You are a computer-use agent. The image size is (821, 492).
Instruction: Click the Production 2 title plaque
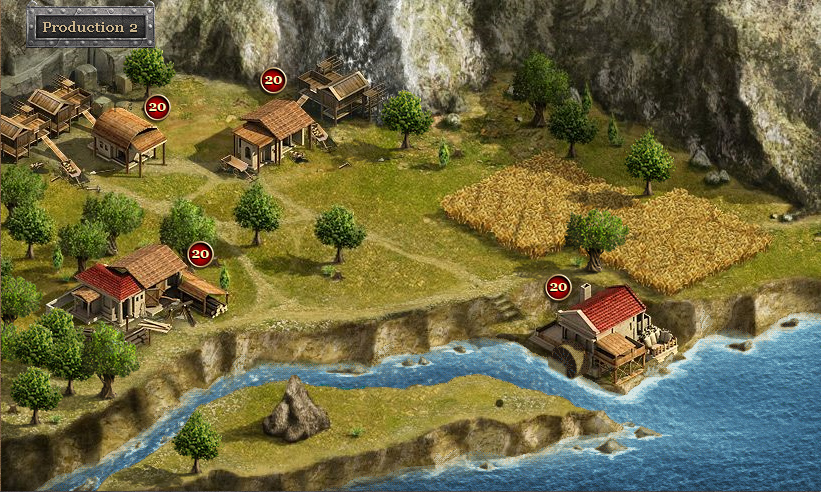click(x=90, y=27)
